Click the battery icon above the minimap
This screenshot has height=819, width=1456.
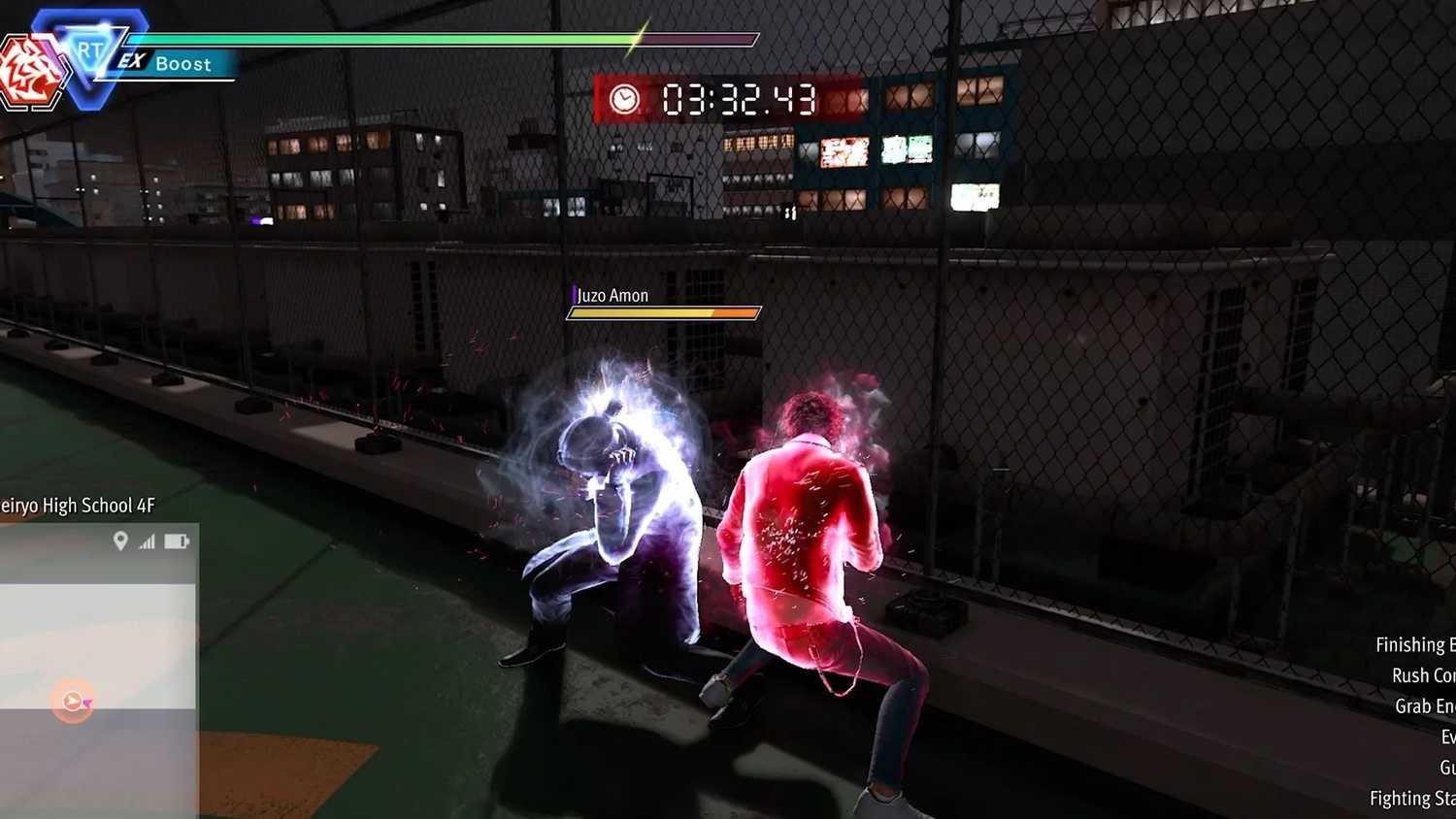coord(177,541)
